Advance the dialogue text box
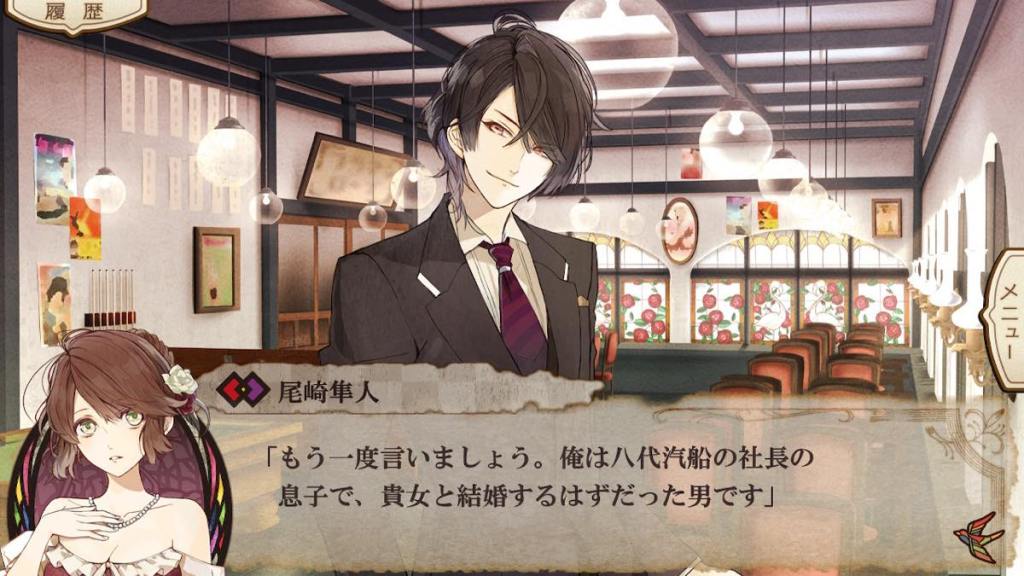Screen dimensions: 1024x576 (560, 480)
